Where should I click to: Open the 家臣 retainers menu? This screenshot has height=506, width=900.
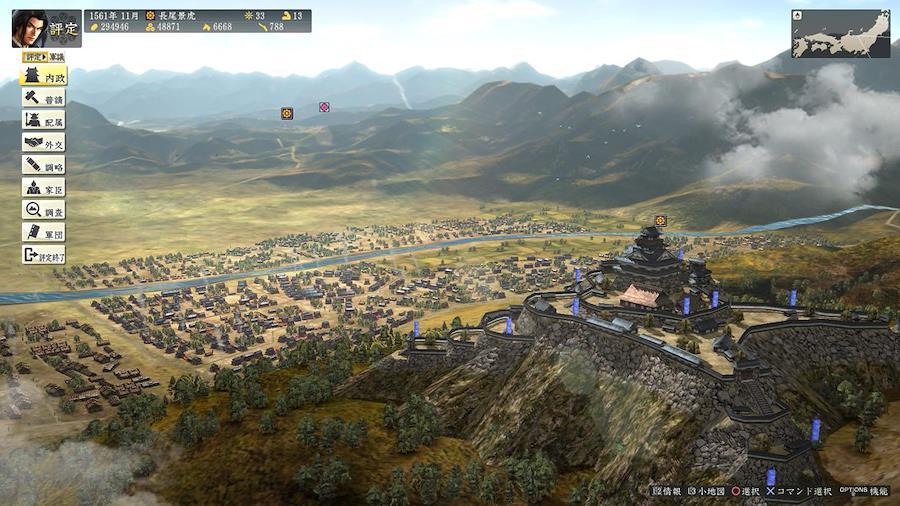[x=43, y=188]
